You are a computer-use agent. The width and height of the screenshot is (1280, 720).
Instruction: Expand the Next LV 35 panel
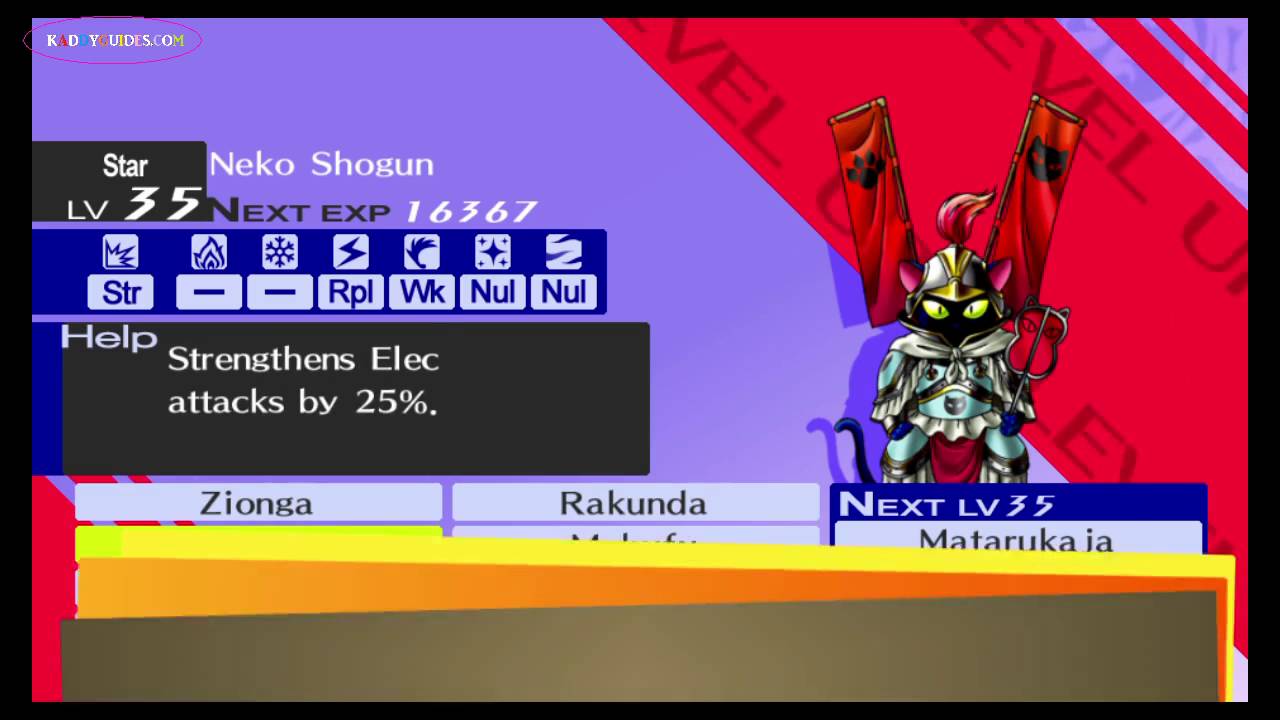1016,505
